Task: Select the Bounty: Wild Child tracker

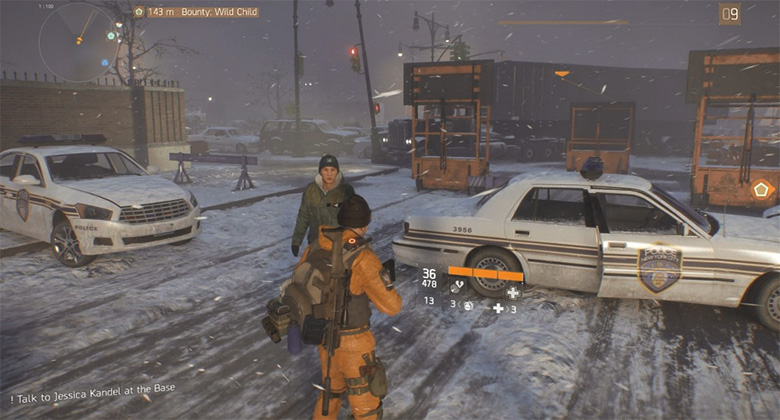Action: pos(202,12)
